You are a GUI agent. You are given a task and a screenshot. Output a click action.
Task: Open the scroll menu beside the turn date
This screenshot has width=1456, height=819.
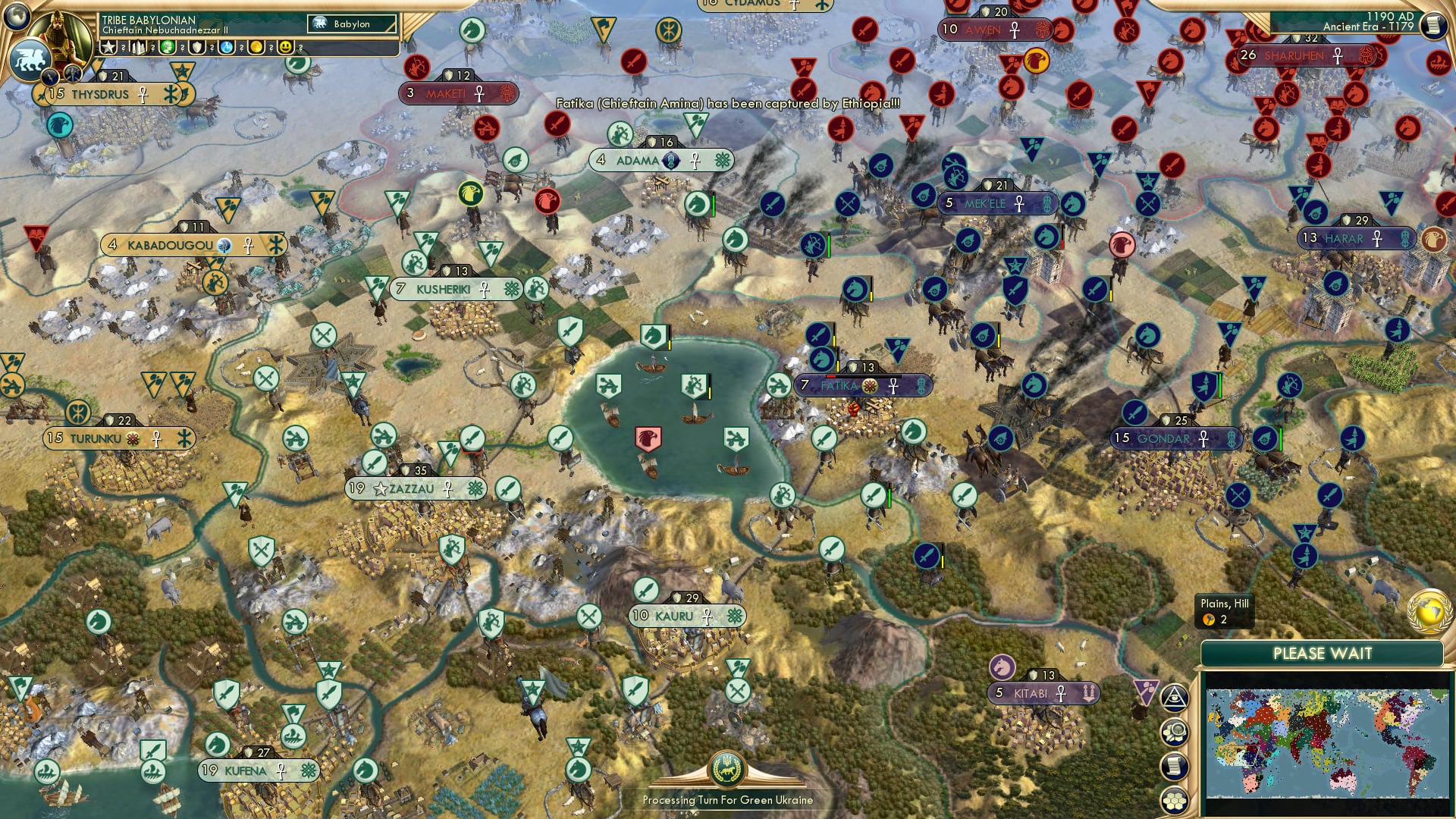click(x=1432, y=26)
